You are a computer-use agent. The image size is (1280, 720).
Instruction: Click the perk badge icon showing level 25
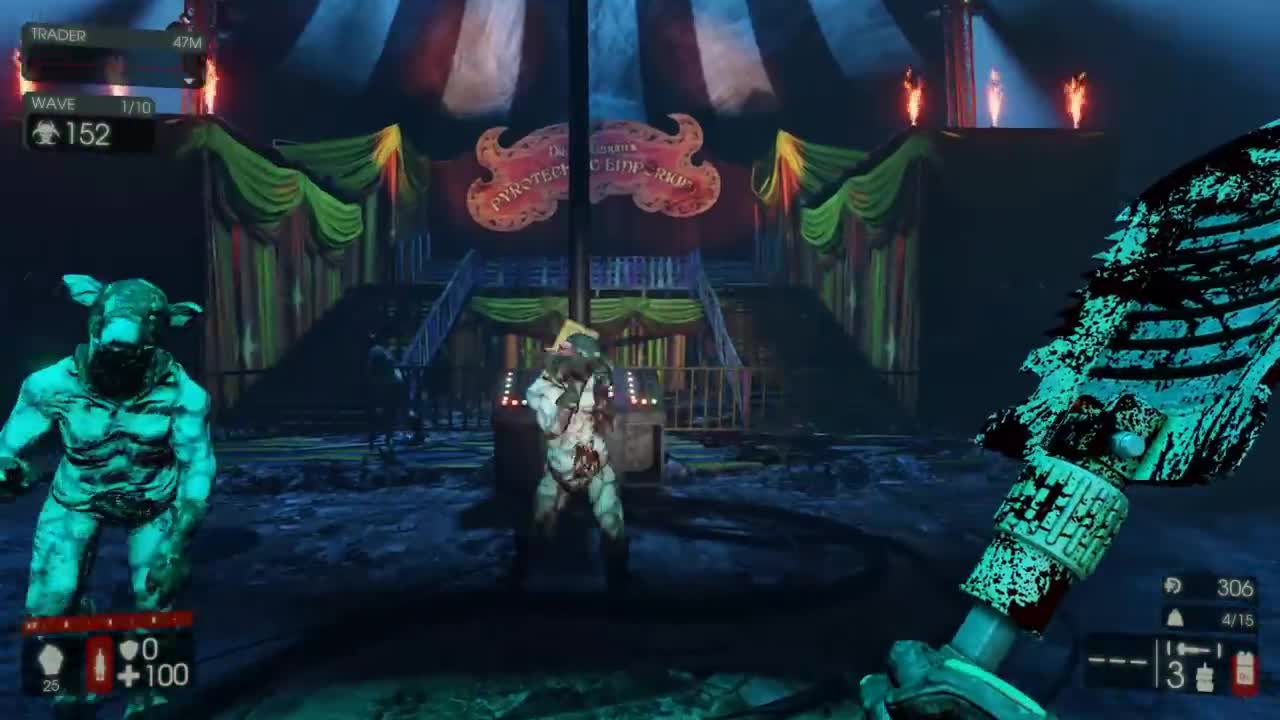(49, 660)
